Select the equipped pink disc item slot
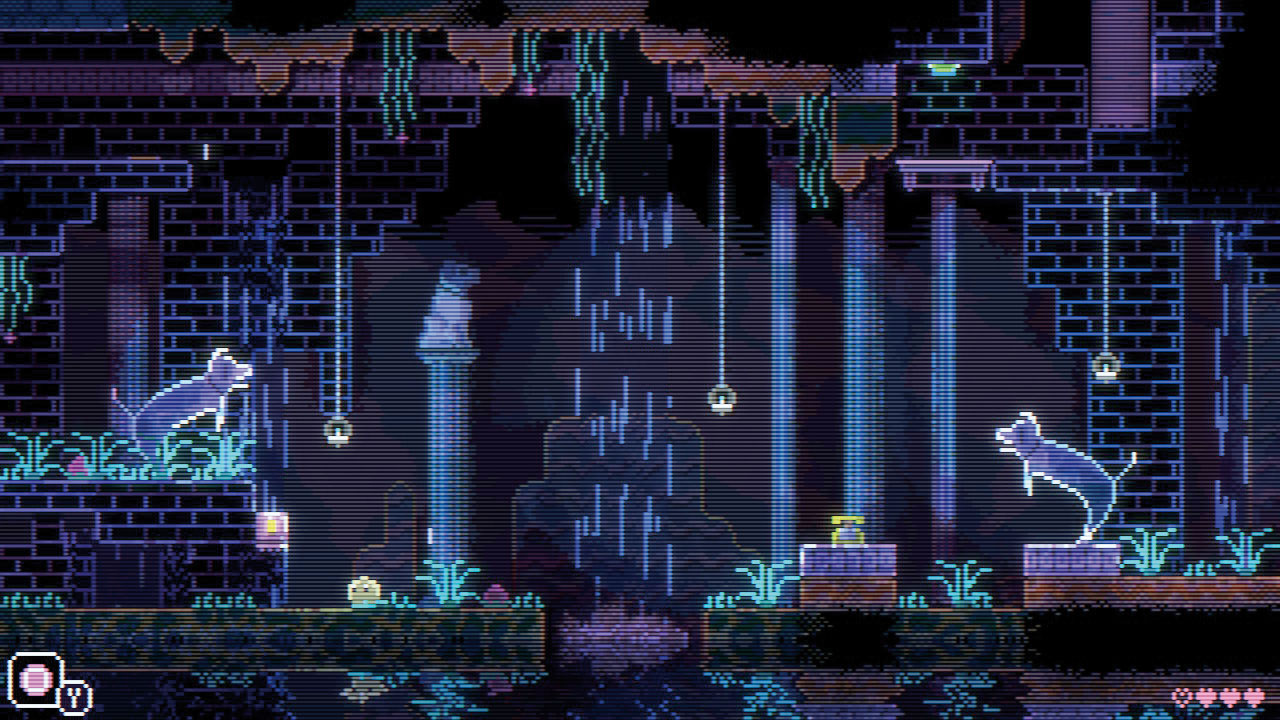The width and height of the screenshot is (1280, 720). coord(36,680)
